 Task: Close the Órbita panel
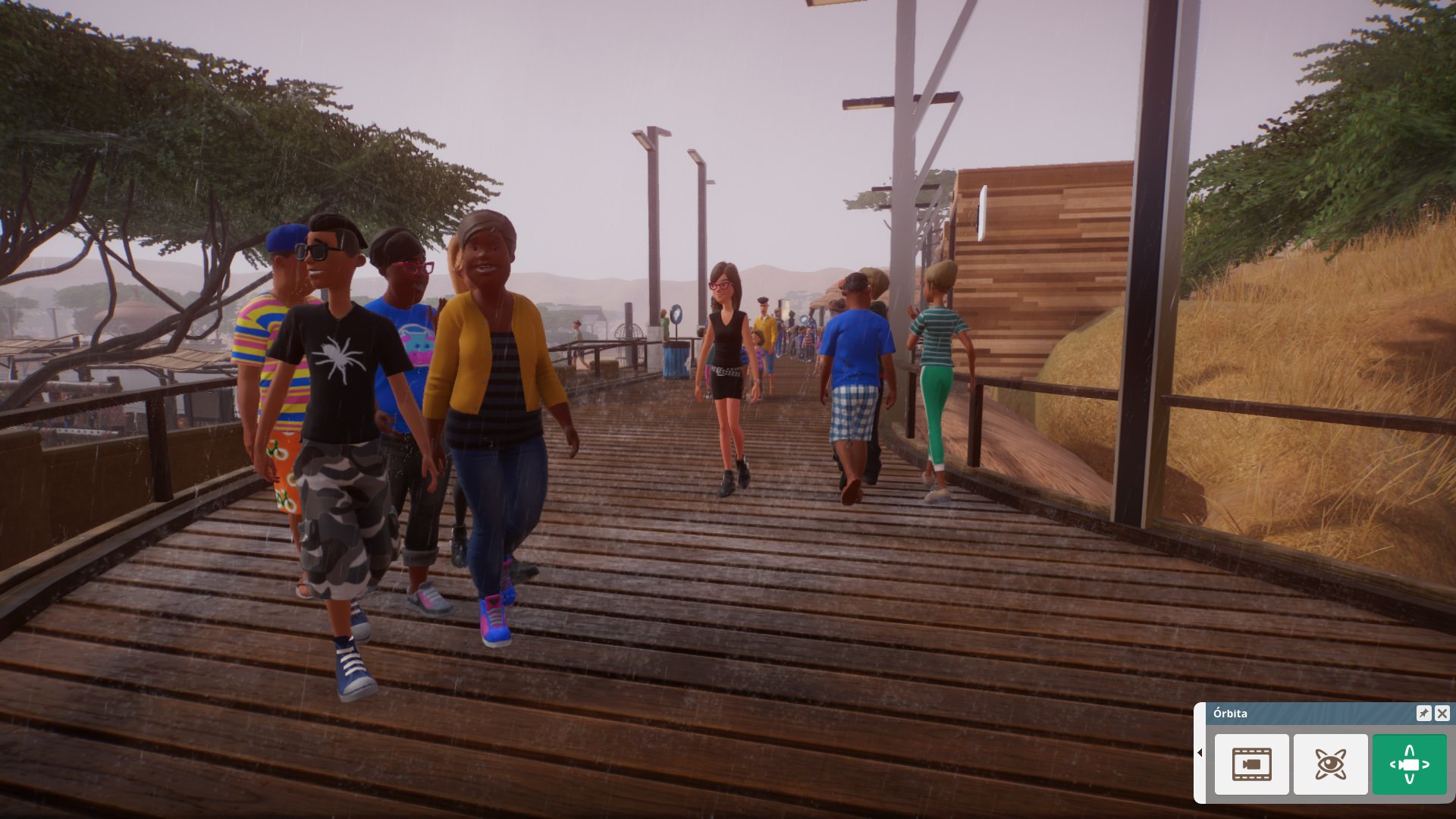click(x=1442, y=713)
